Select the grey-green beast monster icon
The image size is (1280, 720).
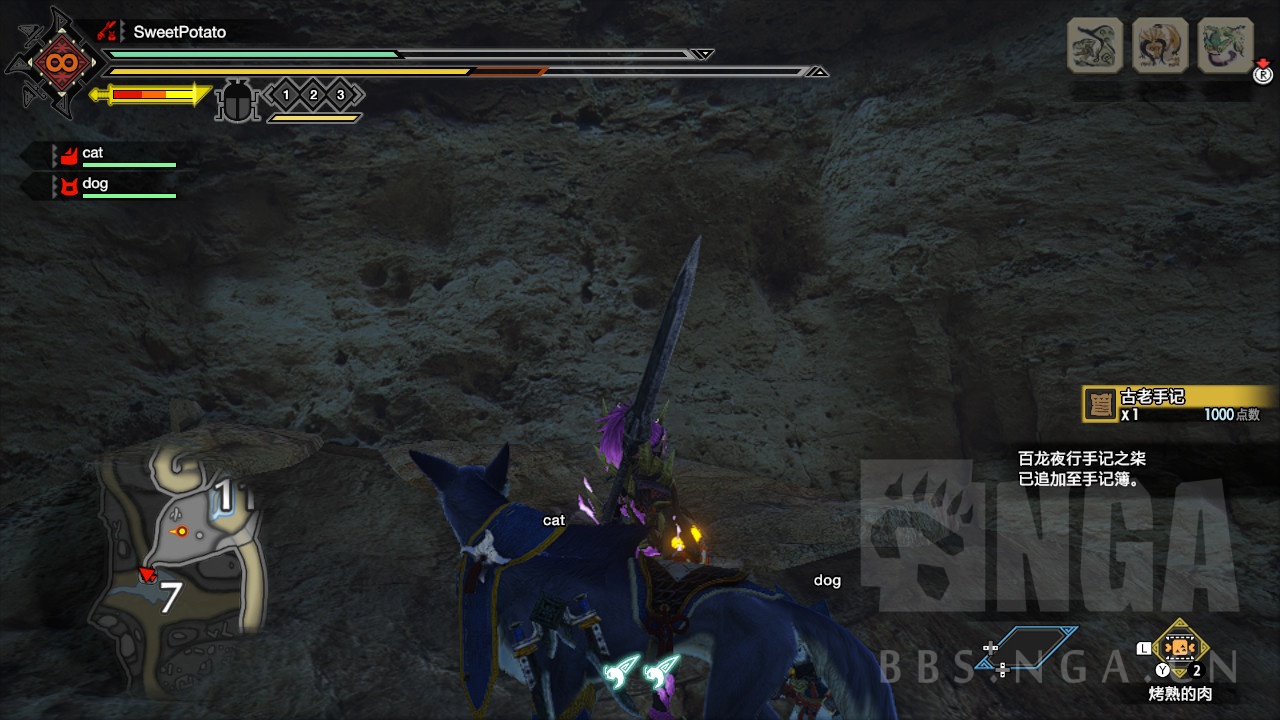(1095, 45)
